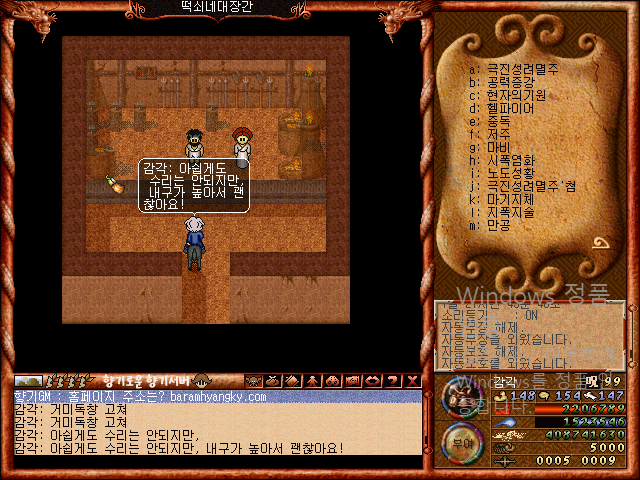640x480 pixels.
Task: Click the question mark help icon
Action: click(x=392, y=381)
